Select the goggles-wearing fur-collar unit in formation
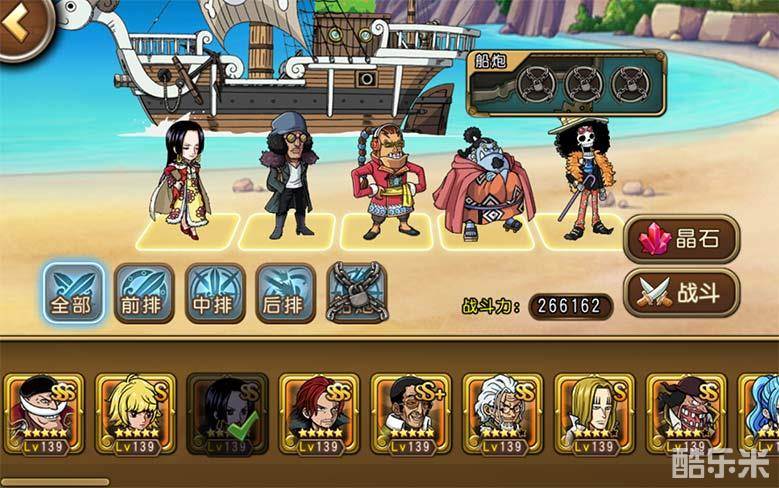The image size is (779, 488). pyautogui.click(x=288, y=175)
